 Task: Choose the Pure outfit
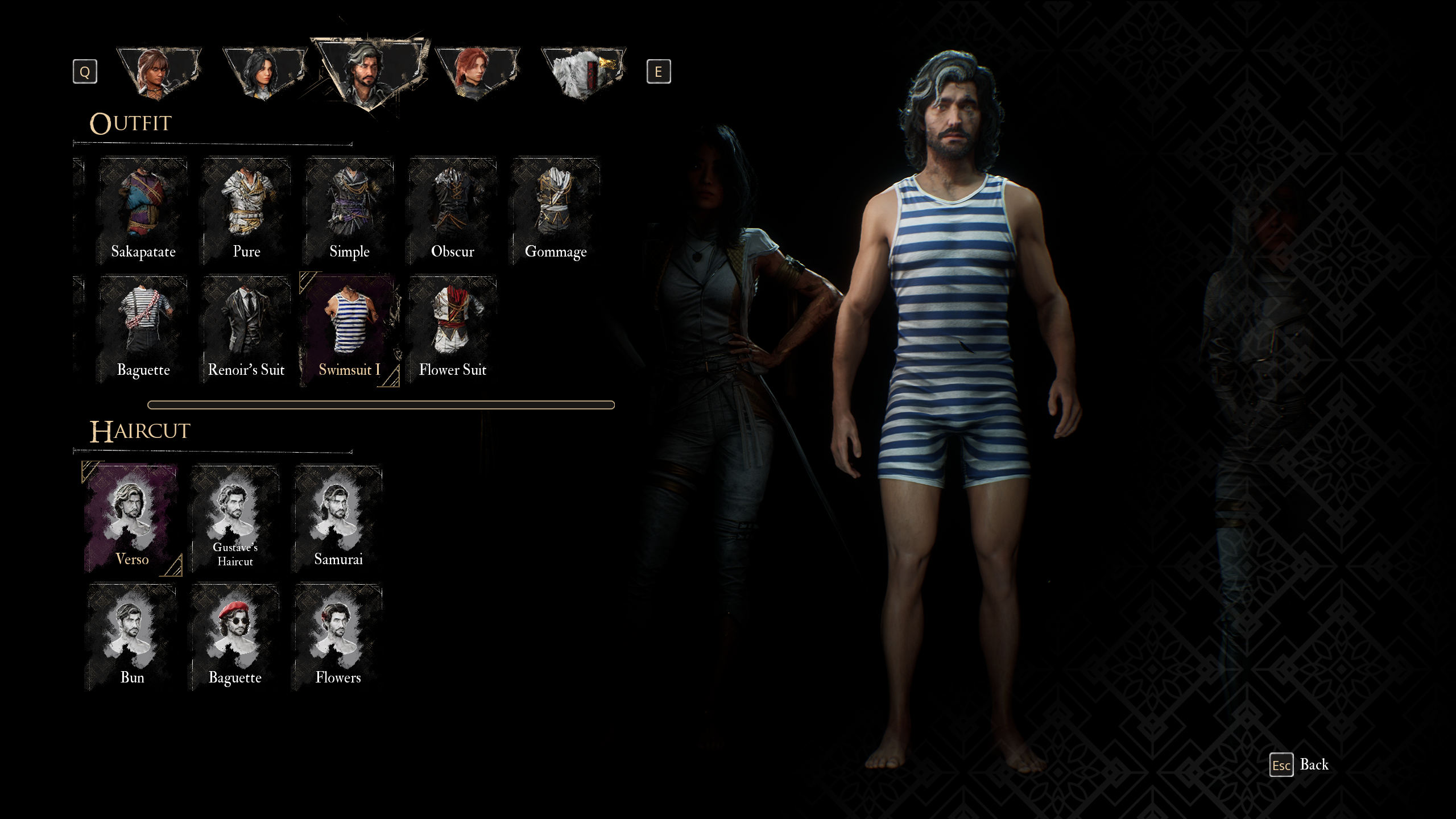[x=246, y=211]
